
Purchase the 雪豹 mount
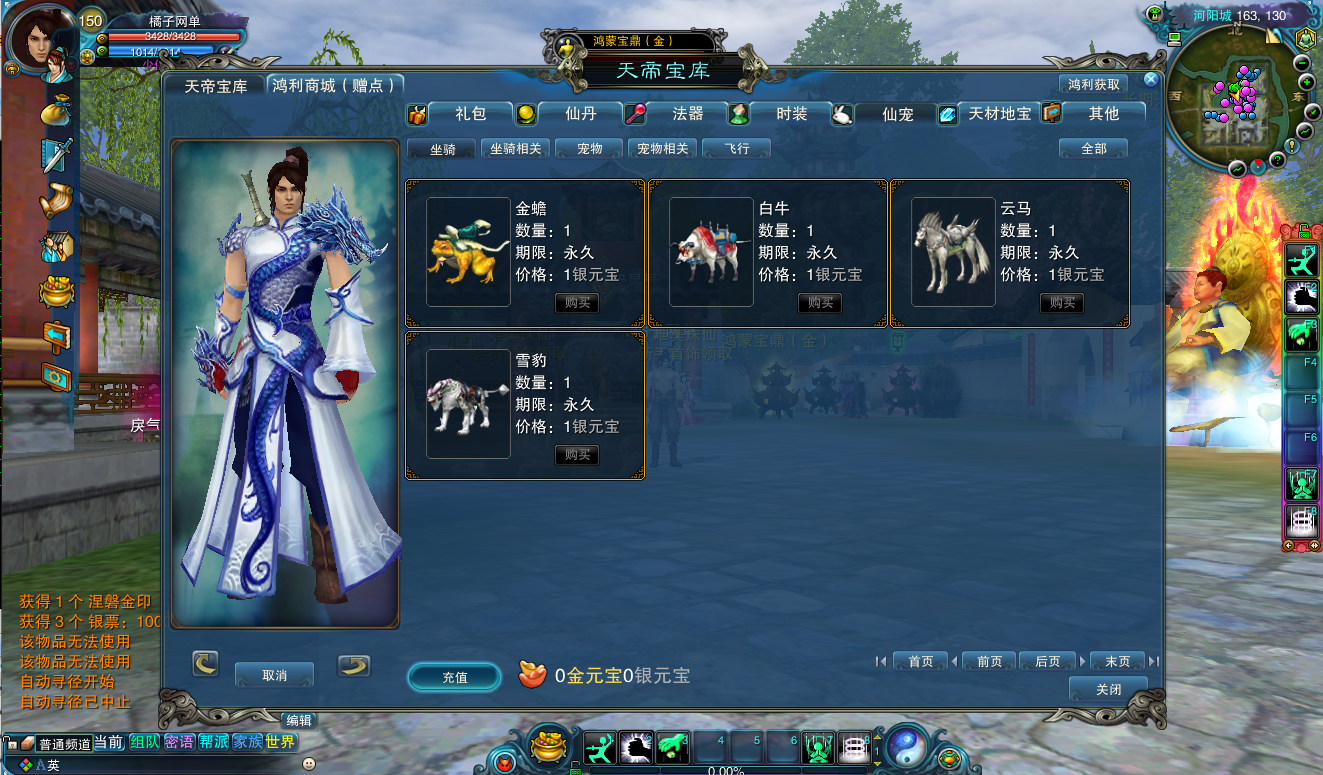[577, 455]
